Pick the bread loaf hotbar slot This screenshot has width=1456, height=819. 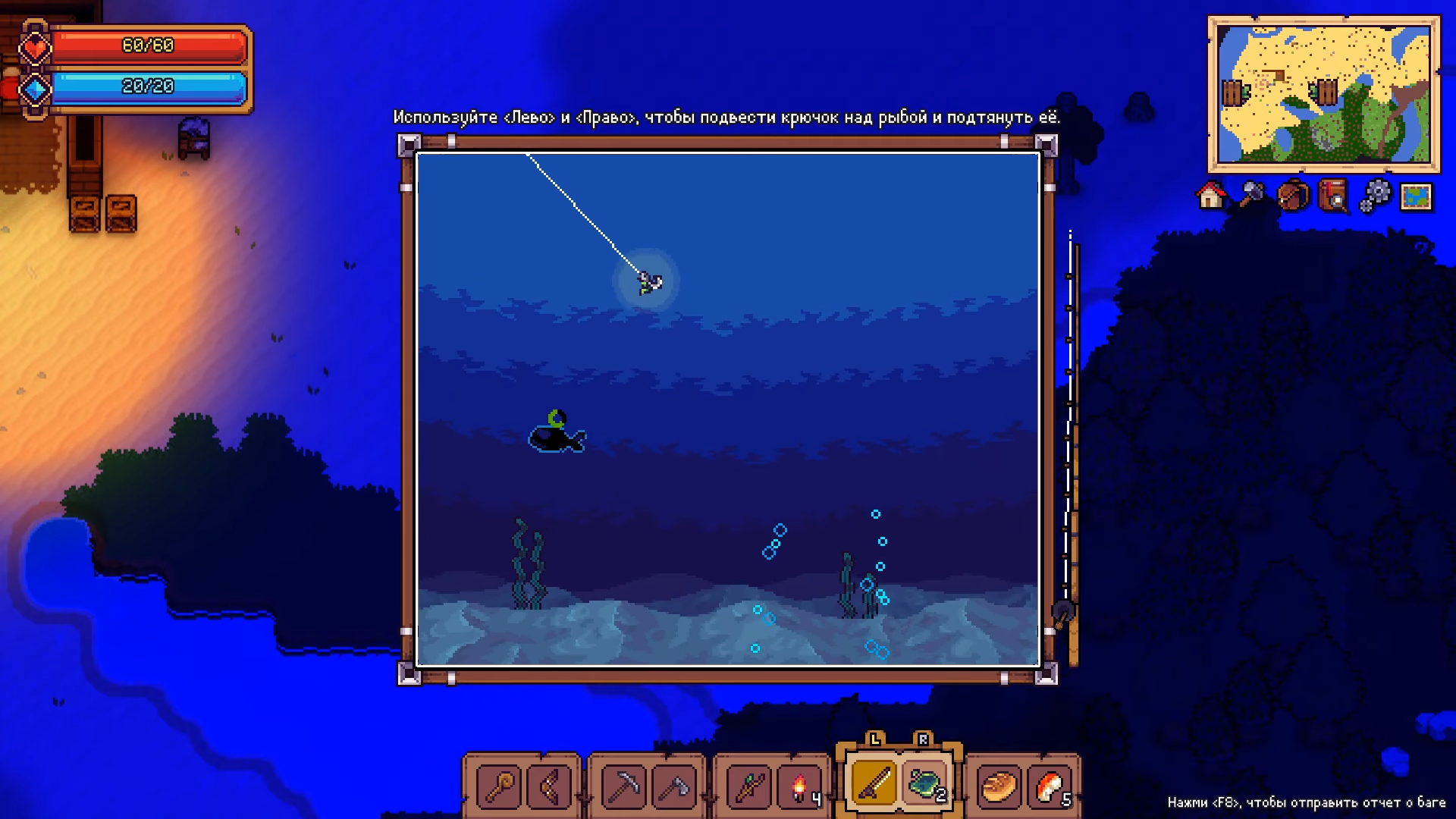[x=999, y=786]
